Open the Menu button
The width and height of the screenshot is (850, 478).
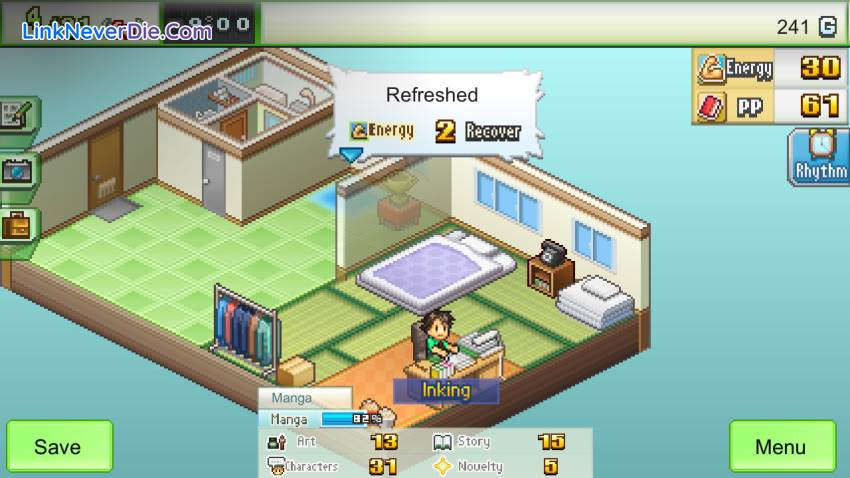[x=781, y=446]
